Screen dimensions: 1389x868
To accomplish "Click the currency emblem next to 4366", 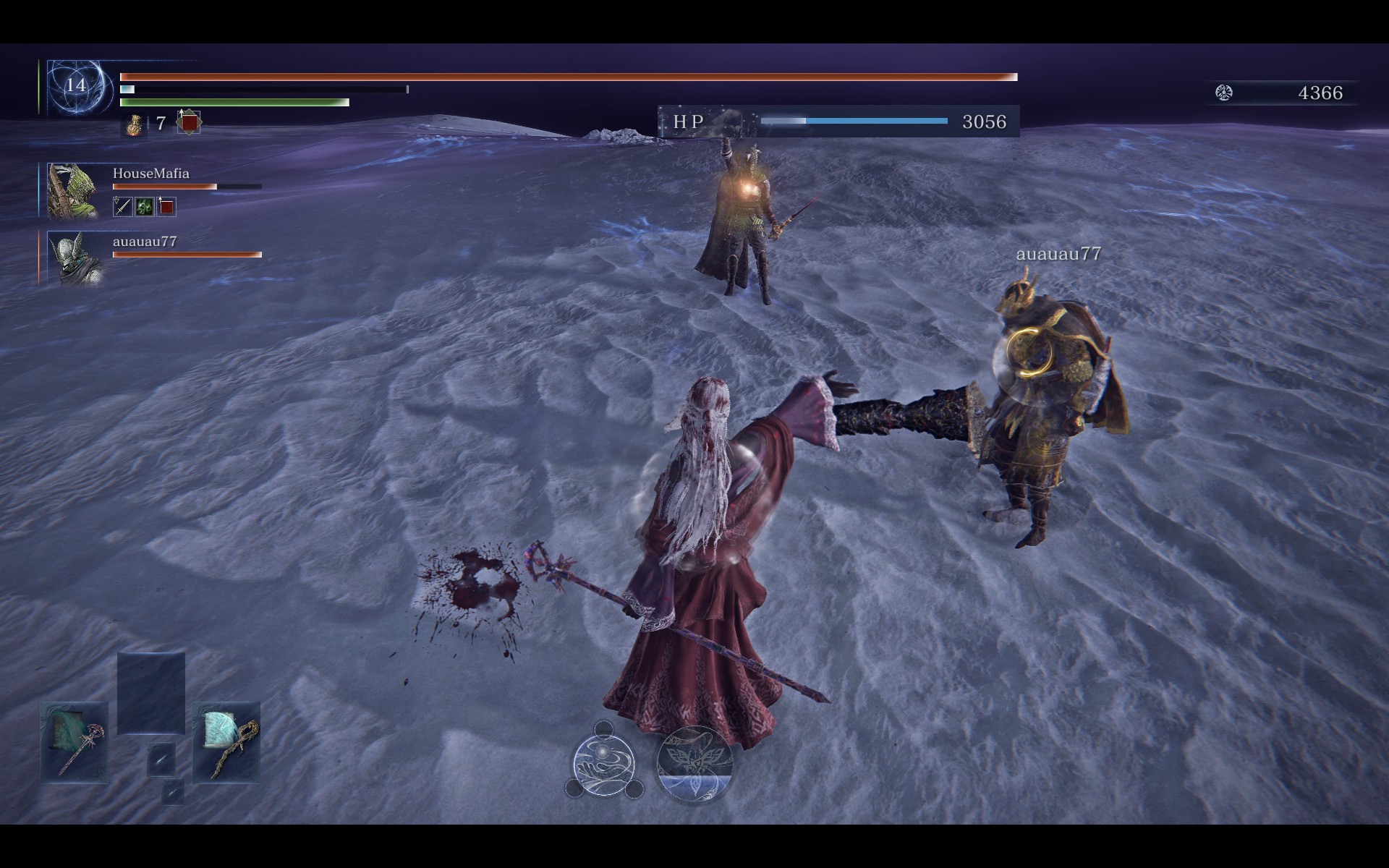I will (1224, 93).
